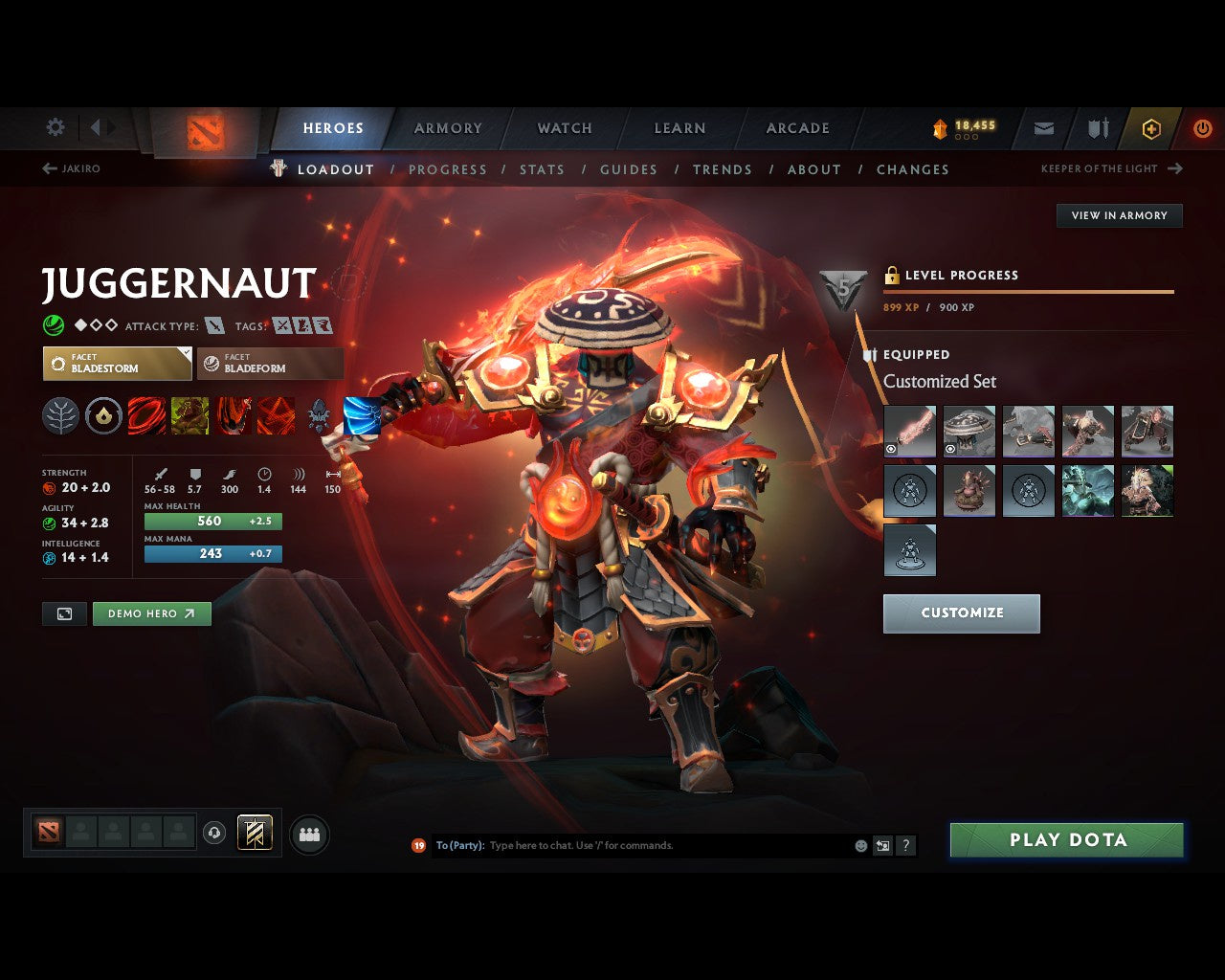
Task: Select the blue Swiftslash ability icon
Action: point(362,416)
